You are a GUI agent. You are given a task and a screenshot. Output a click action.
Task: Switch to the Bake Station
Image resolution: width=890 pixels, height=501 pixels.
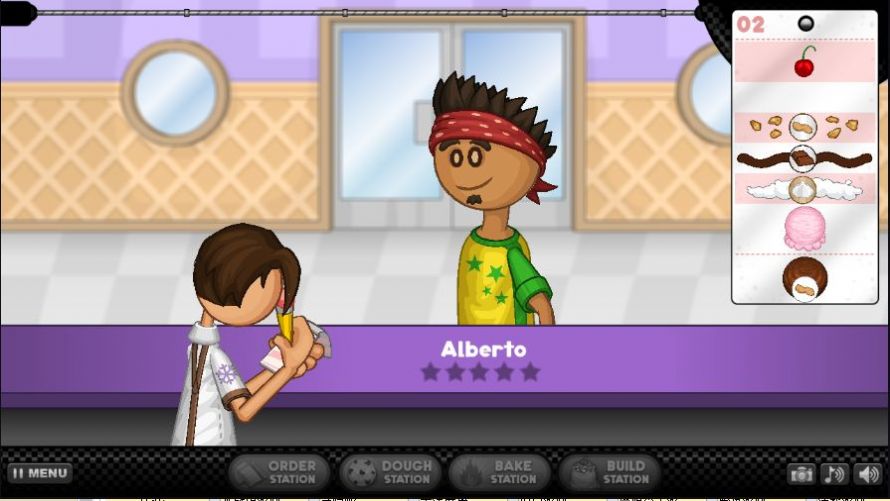(x=499, y=472)
